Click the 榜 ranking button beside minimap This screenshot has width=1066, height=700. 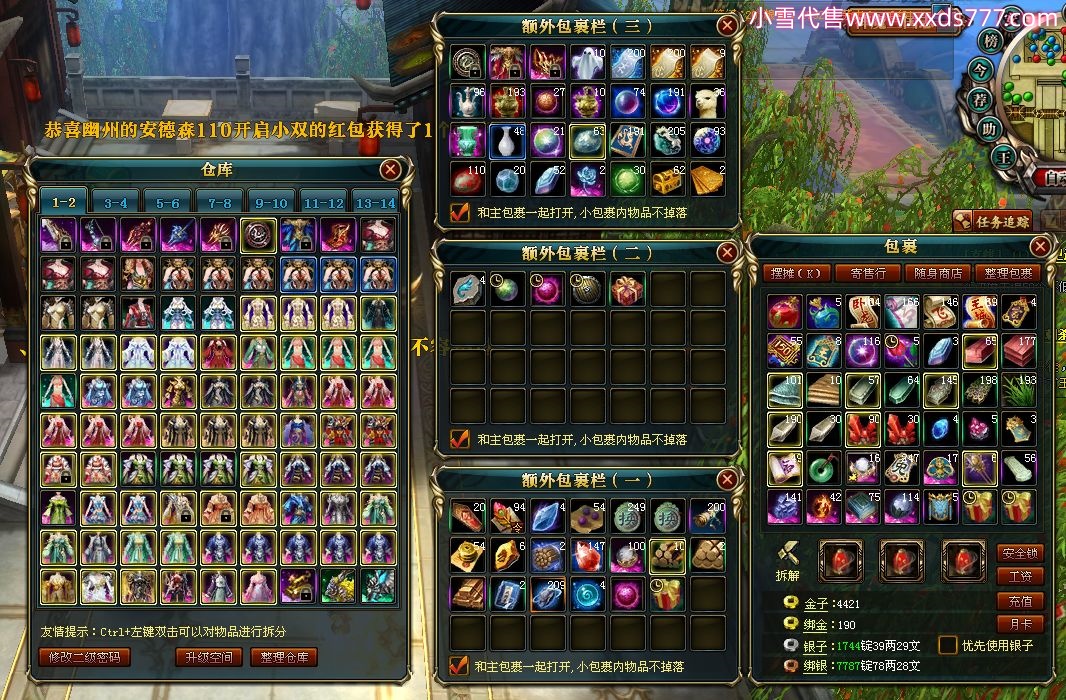[x=991, y=41]
